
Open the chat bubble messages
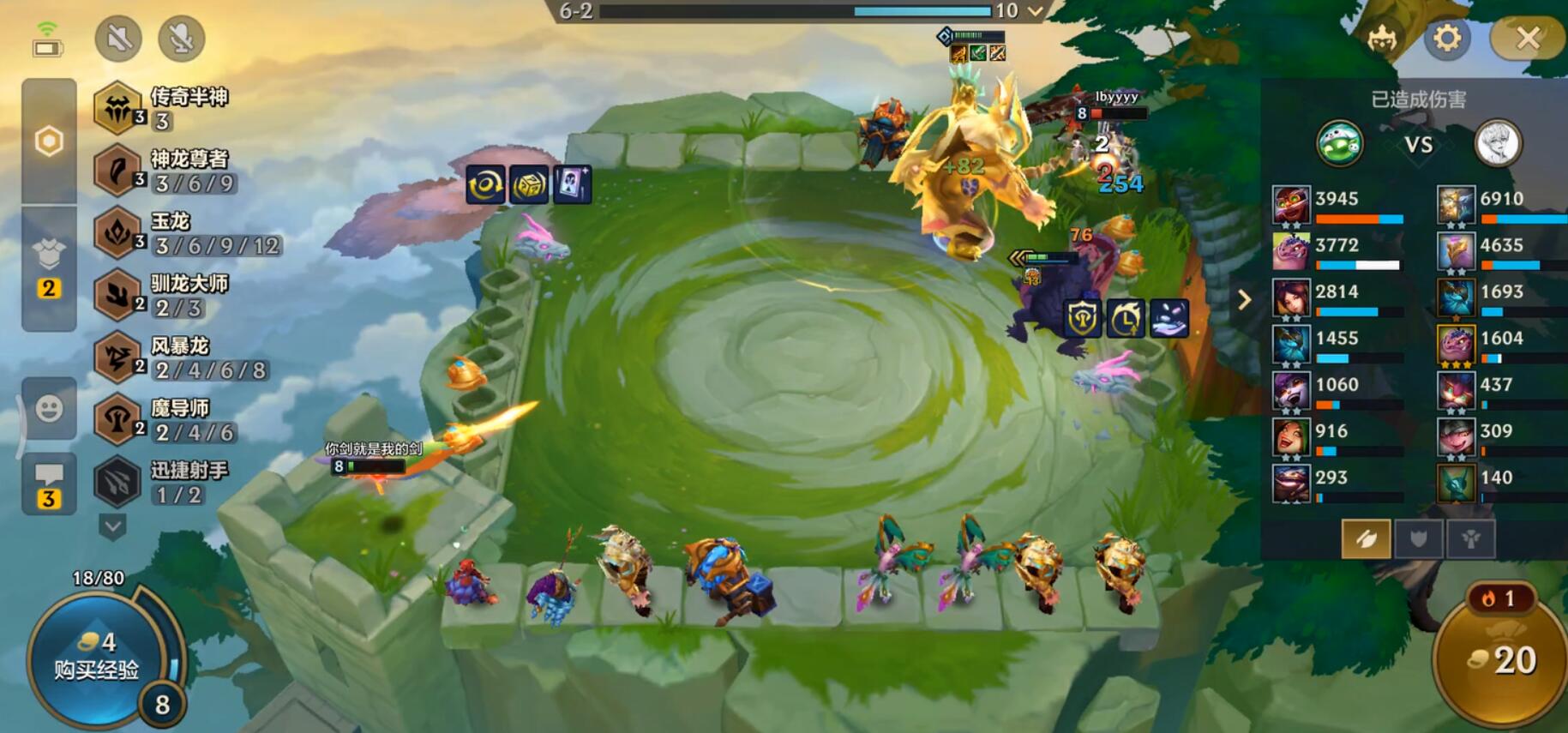(49, 484)
